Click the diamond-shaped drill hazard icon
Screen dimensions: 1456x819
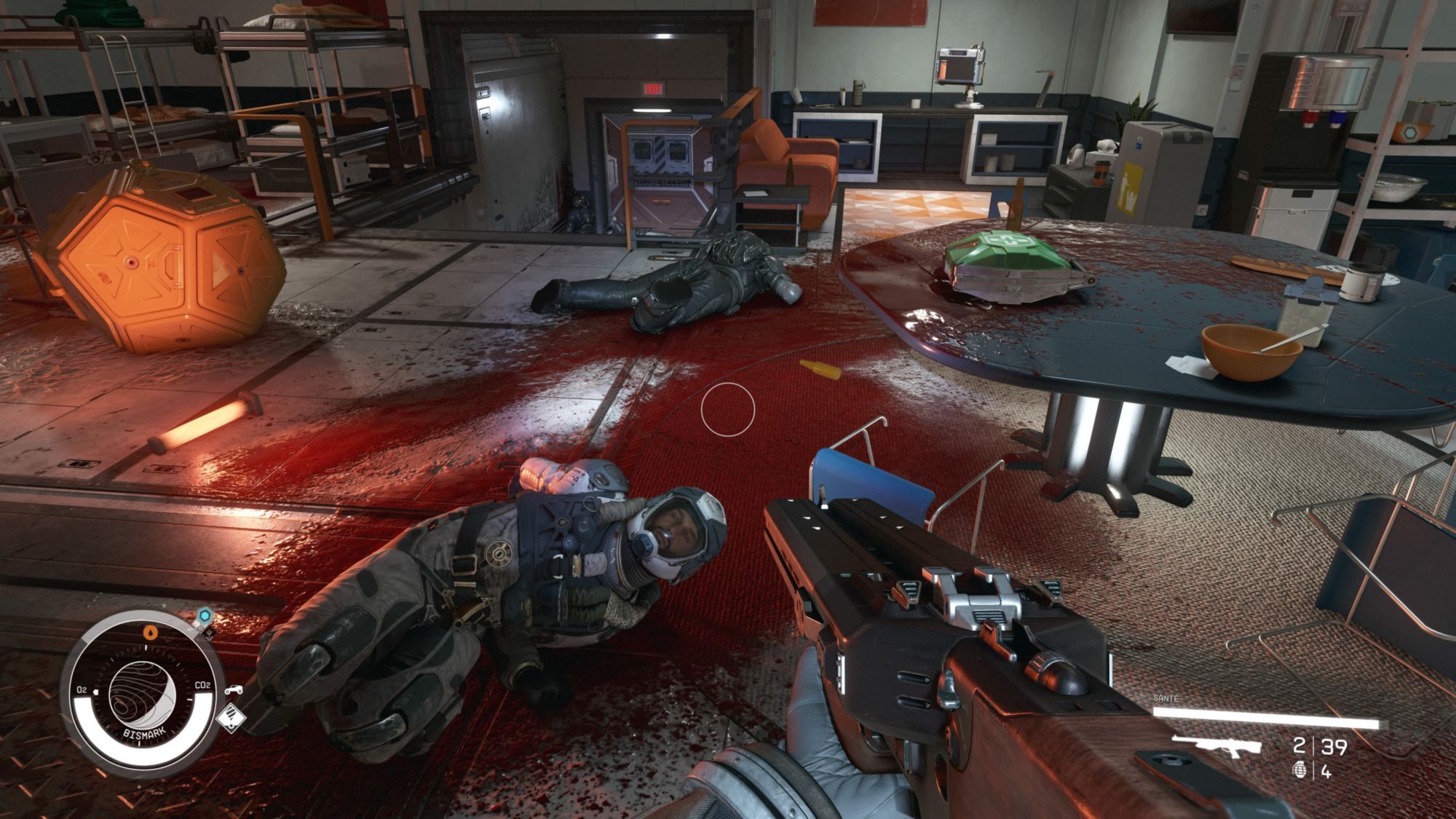[x=231, y=719]
